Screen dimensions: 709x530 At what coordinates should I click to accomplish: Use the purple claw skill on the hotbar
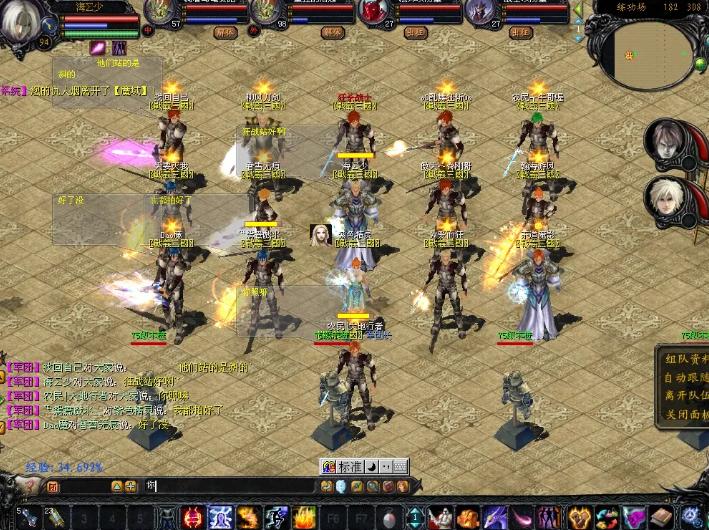click(497, 517)
